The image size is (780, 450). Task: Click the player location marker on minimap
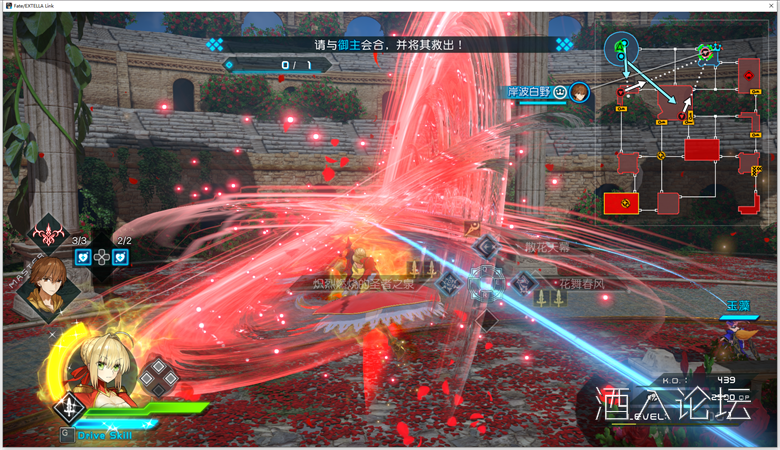pos(620,46)
